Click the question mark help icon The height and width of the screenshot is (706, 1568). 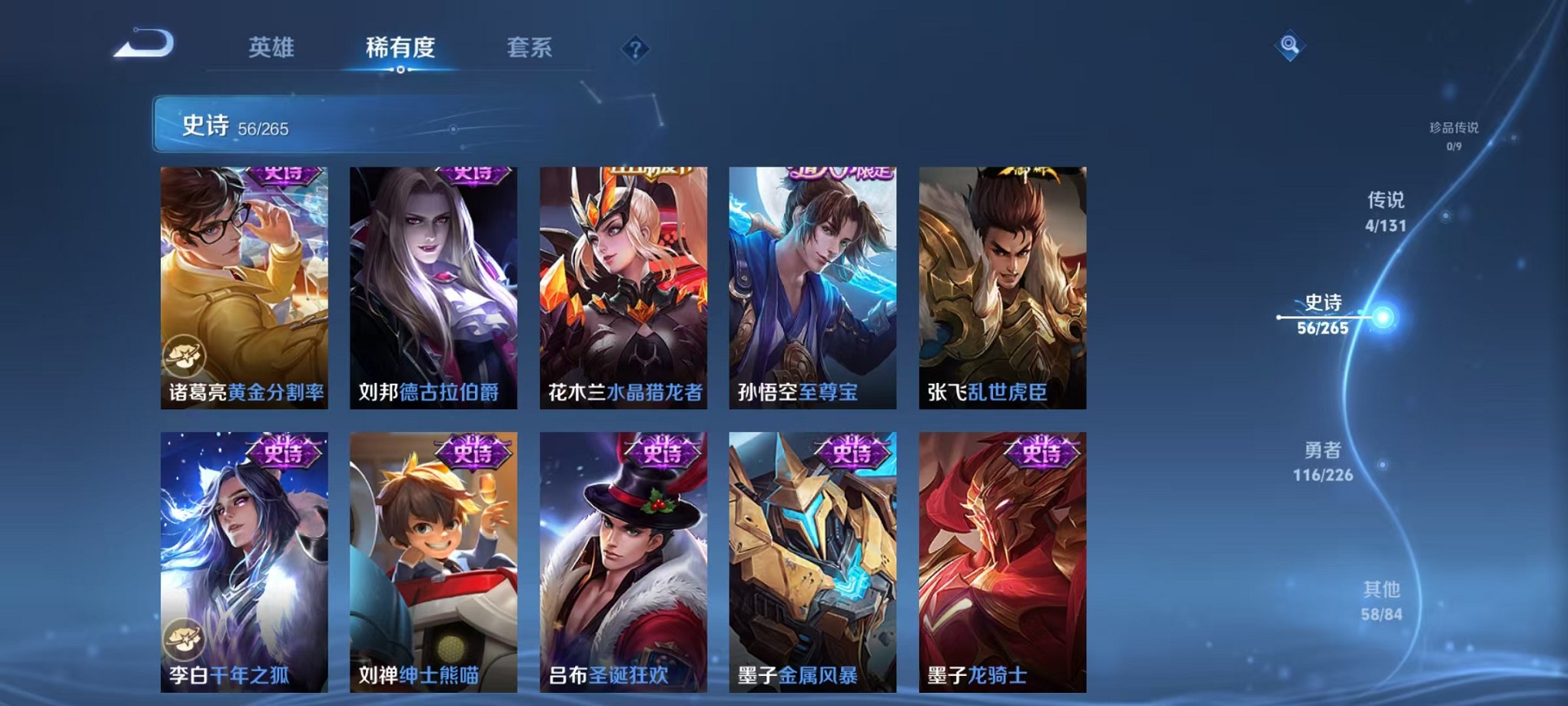633,48
